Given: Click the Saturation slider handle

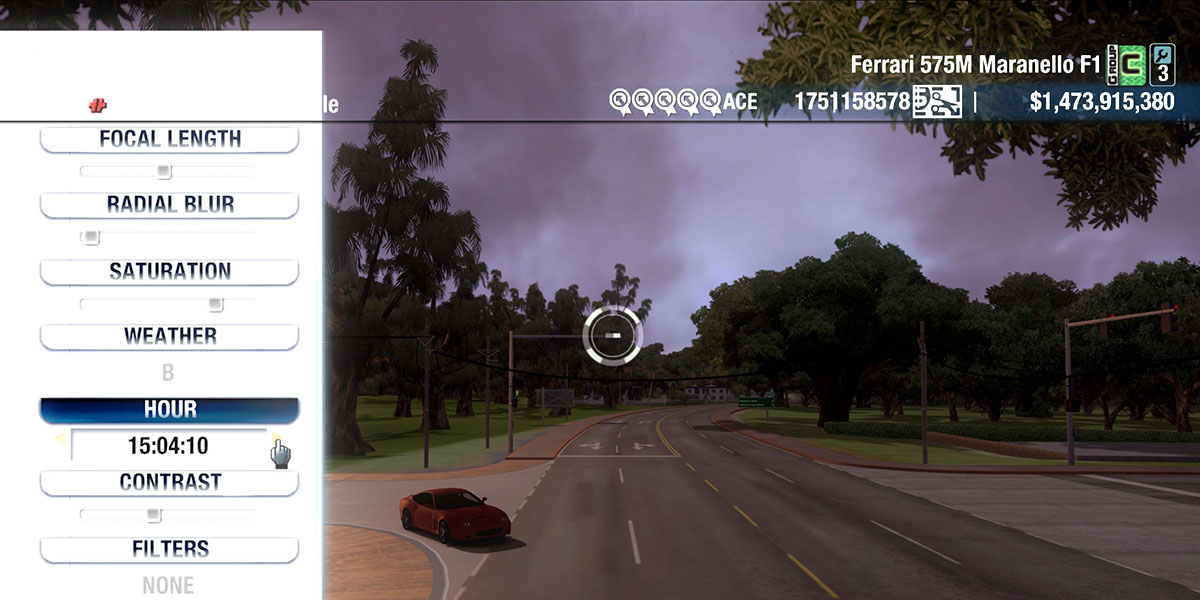Looking at the screenshot, I should point(215,304).
